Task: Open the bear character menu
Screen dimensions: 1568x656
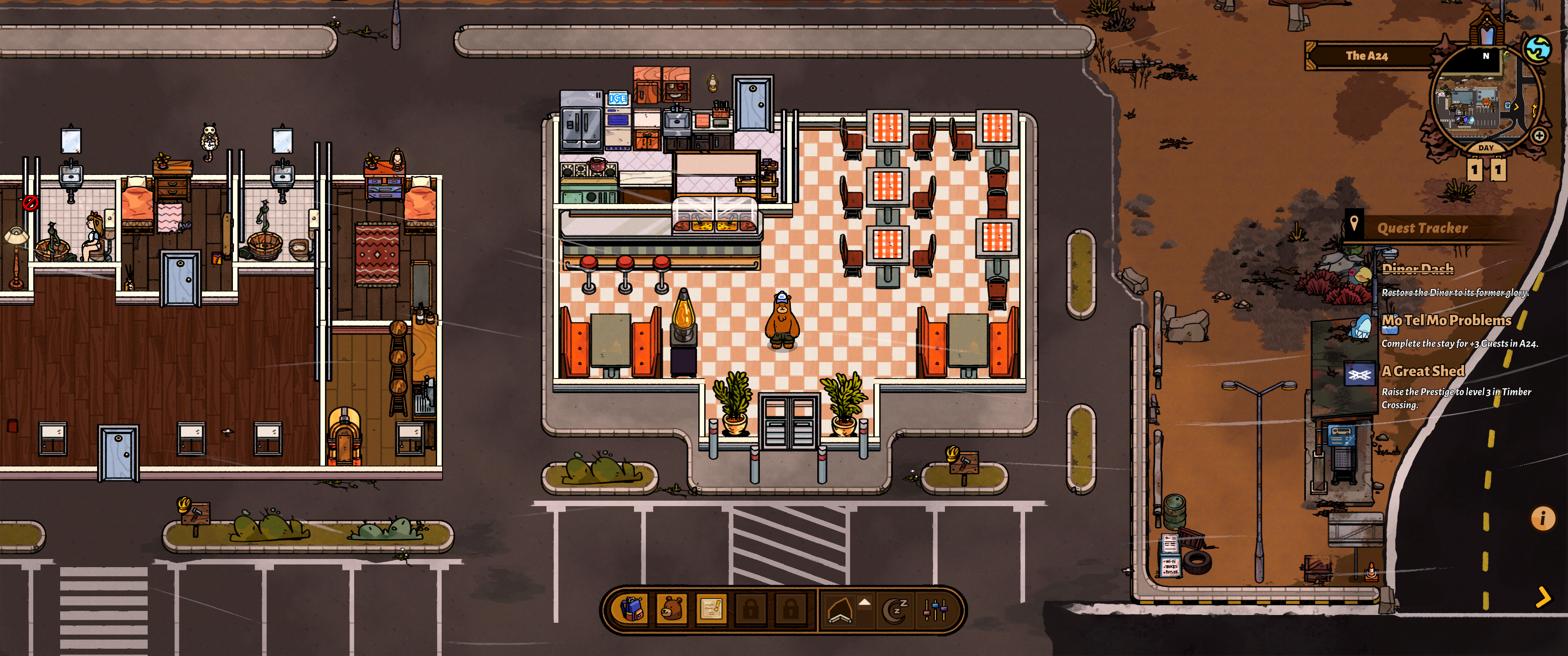Action: click(672, 609)
